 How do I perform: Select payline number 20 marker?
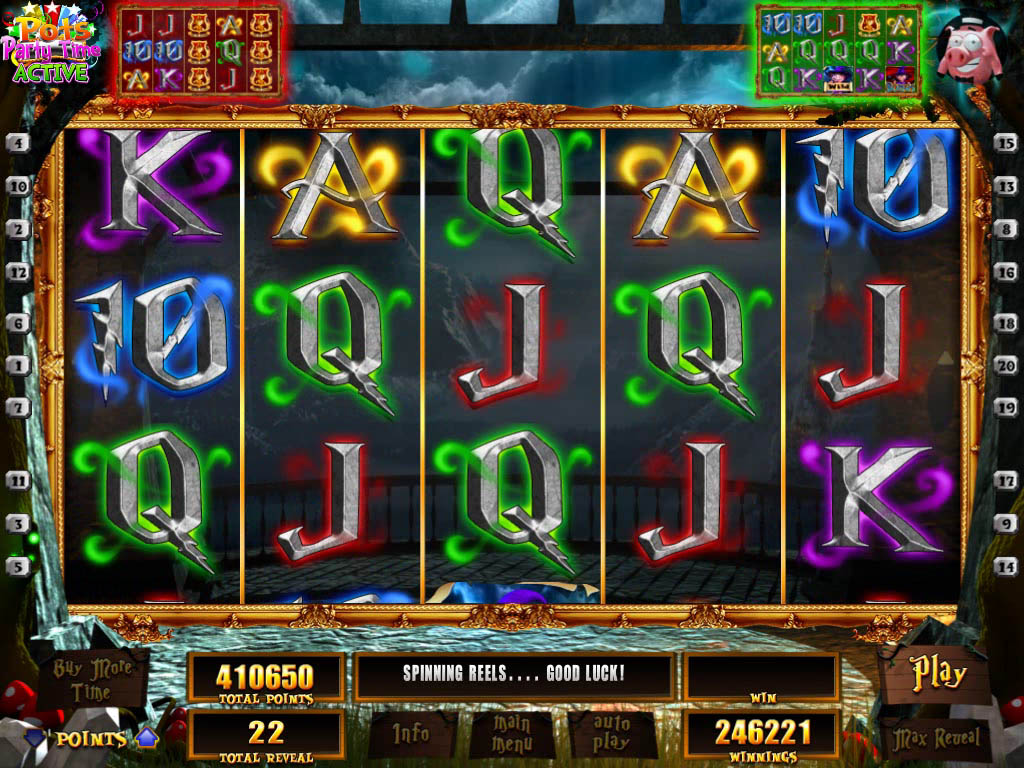(x=1005, y=365)
